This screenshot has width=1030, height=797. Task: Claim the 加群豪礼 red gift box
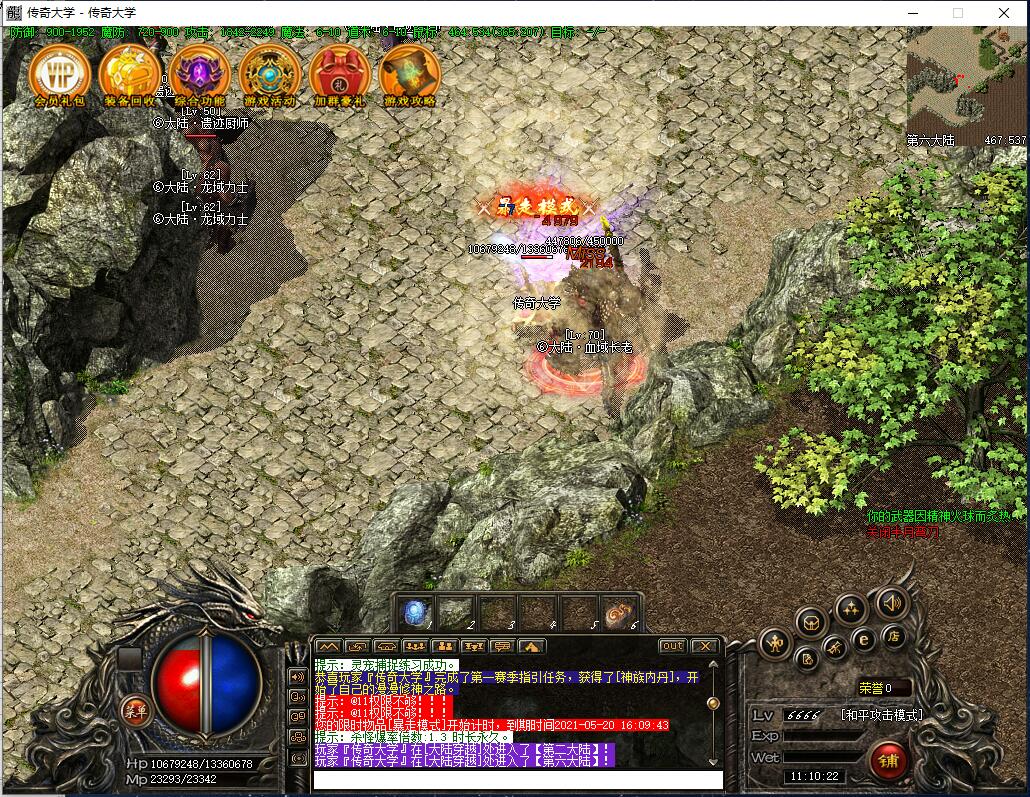340,72
